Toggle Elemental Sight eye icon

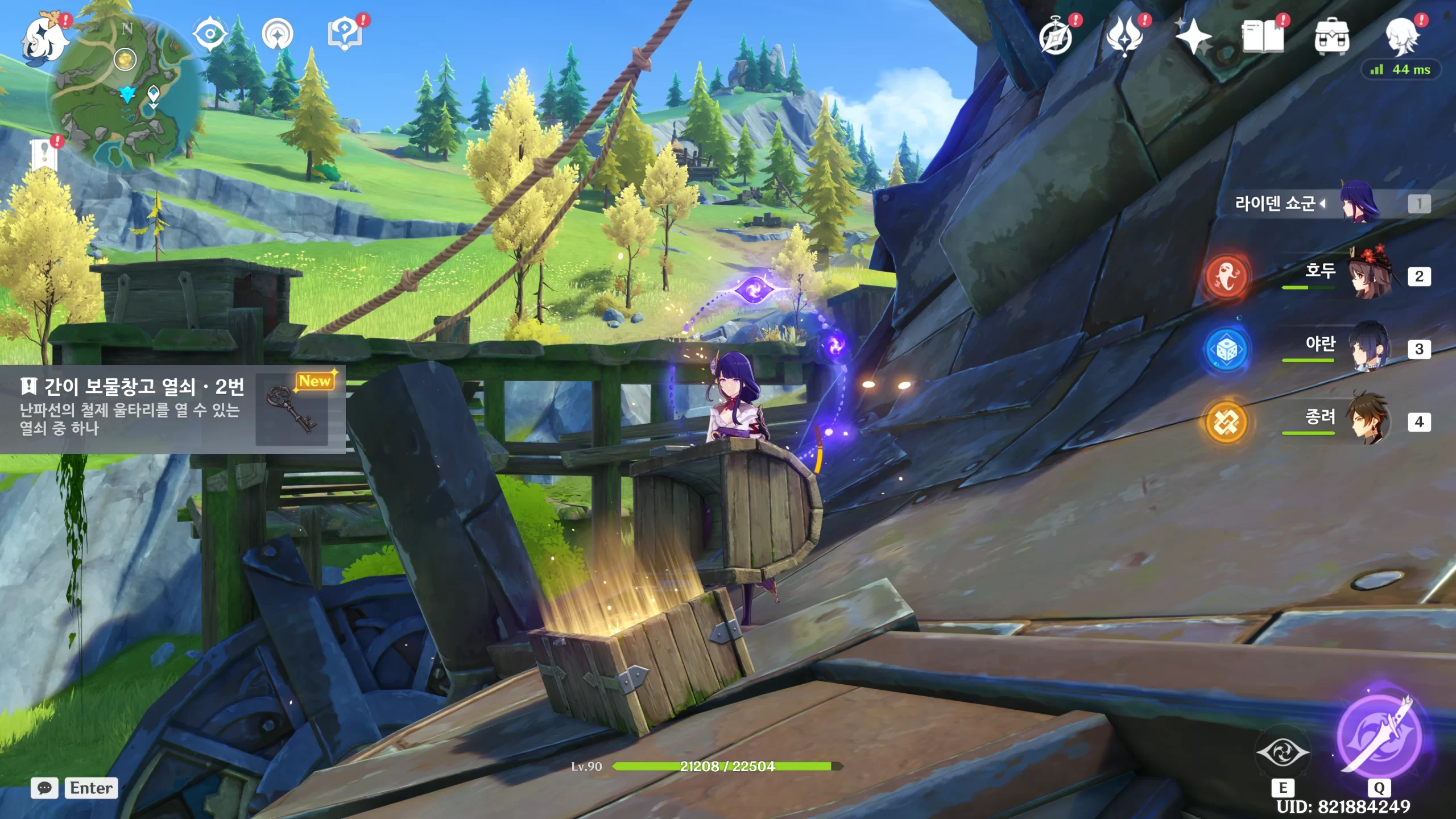(x=210, y=34)
